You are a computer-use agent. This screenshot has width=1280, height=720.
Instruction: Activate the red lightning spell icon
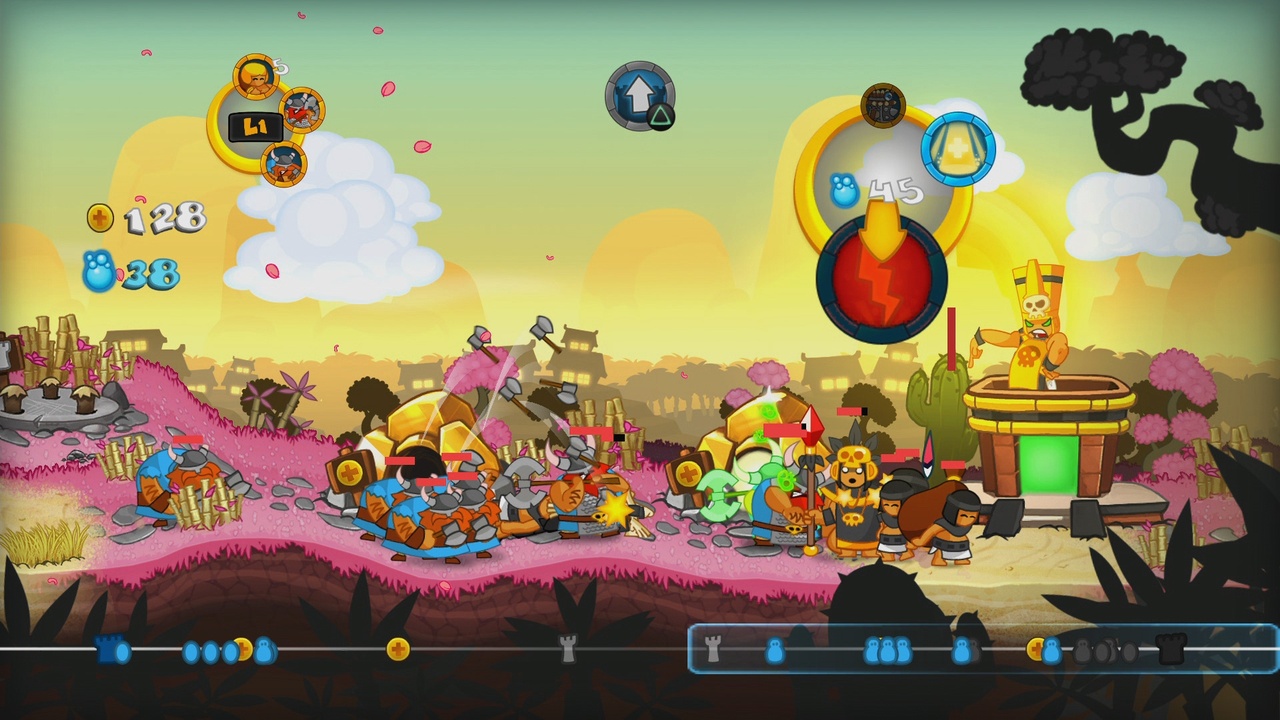coord(882,283)
